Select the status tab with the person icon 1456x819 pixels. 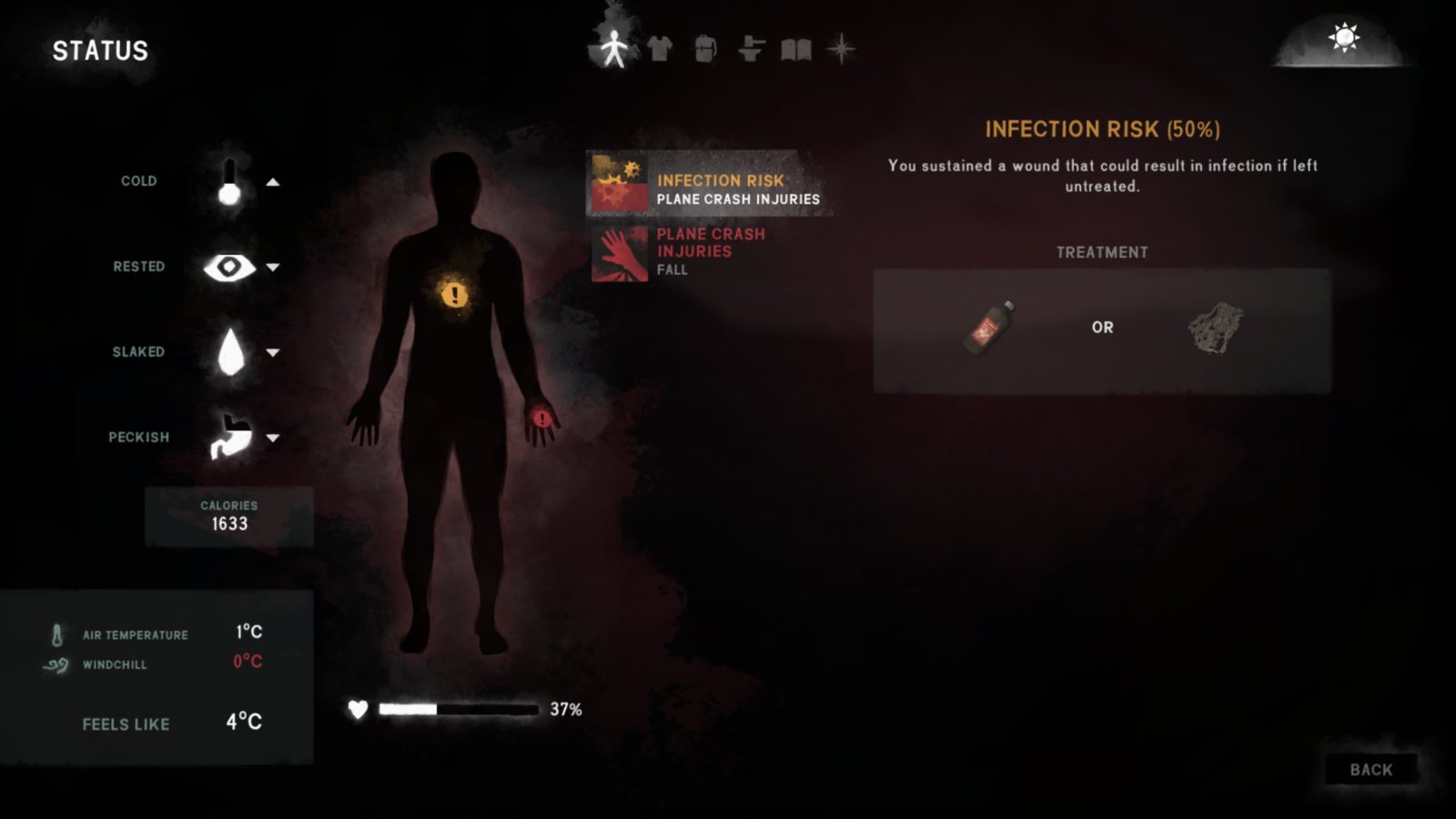614,48
